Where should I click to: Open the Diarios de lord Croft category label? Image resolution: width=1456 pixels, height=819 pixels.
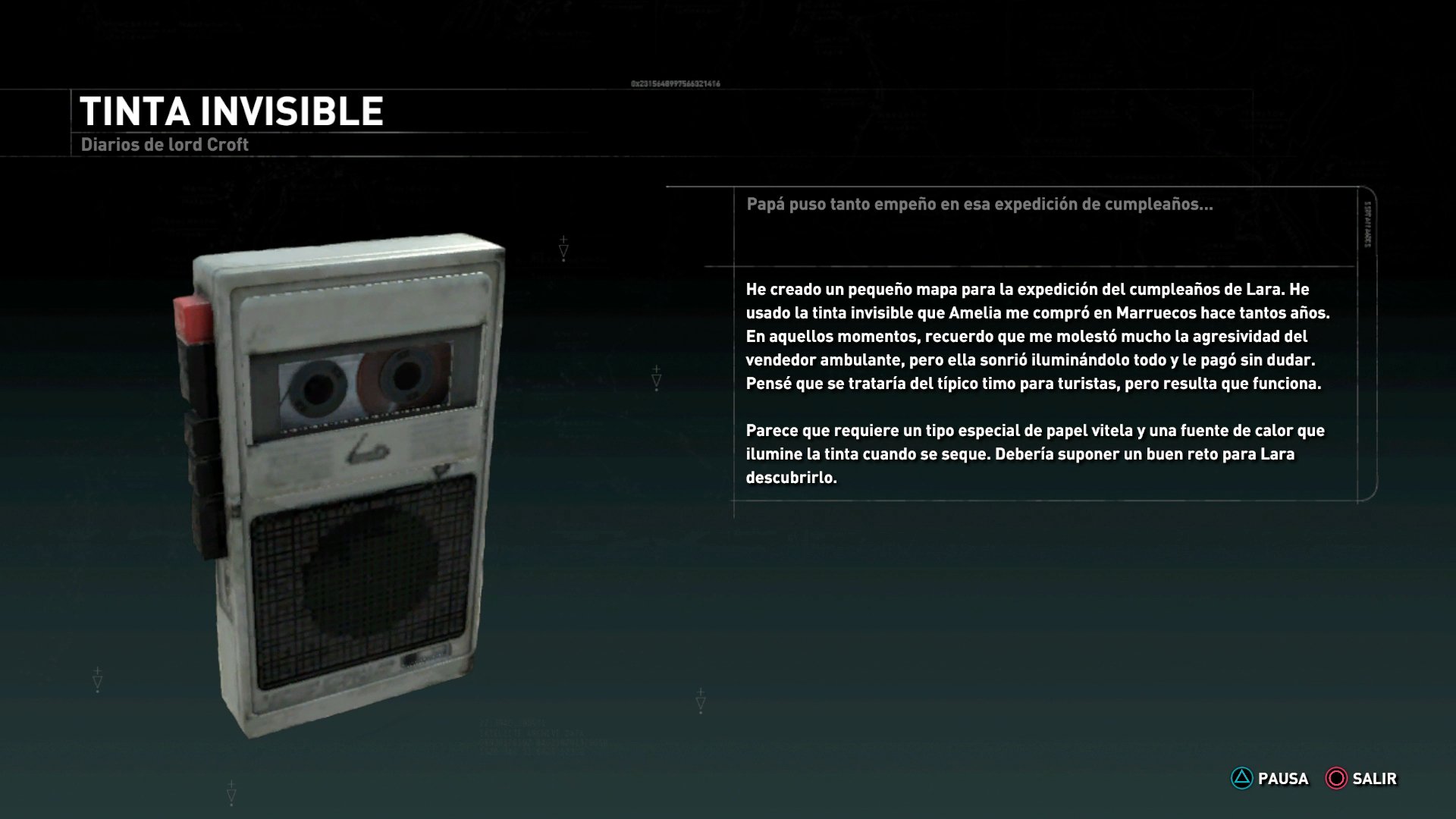[x=164, y=144]
